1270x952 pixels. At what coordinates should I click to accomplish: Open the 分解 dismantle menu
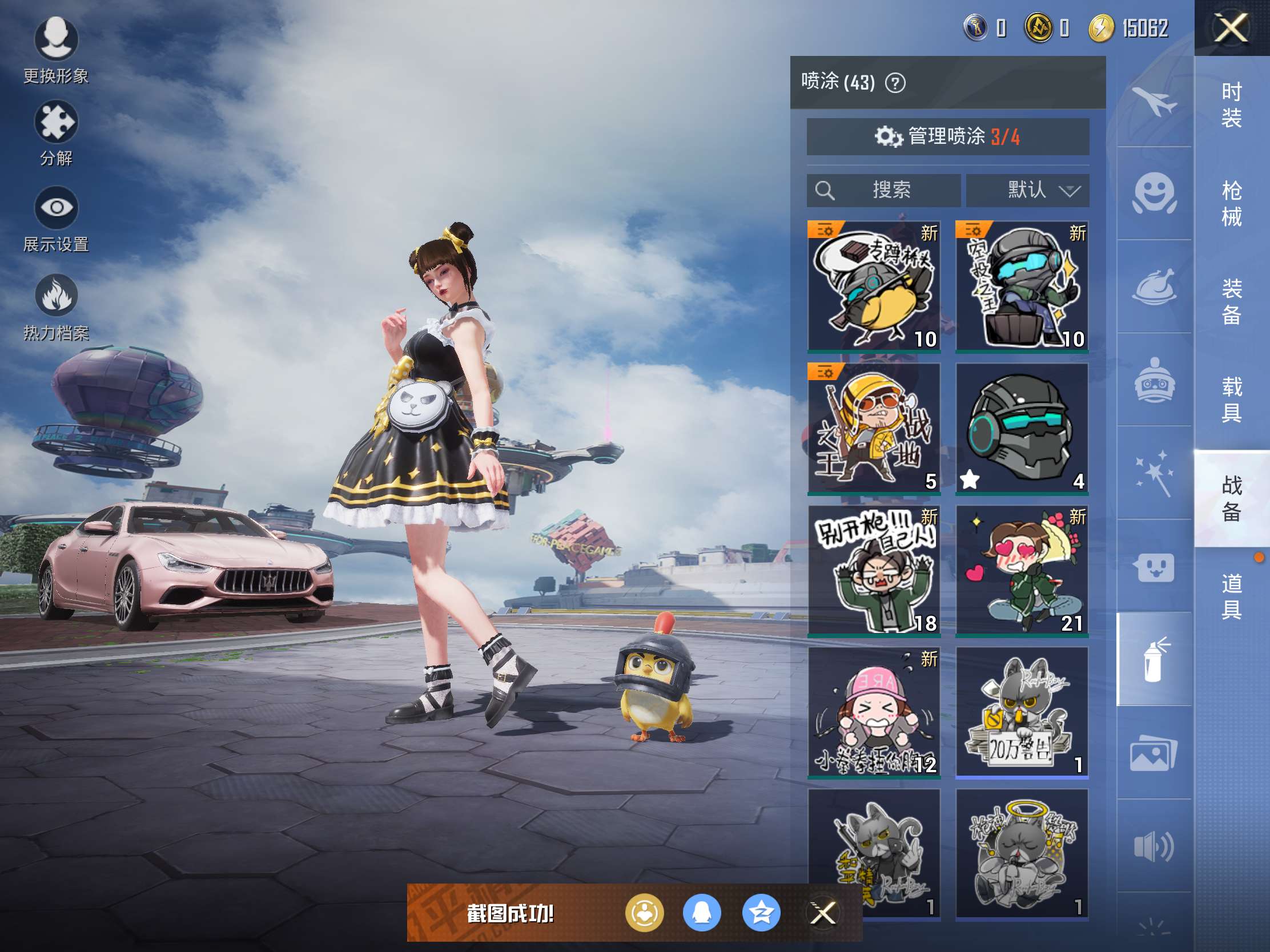[56, 133]
